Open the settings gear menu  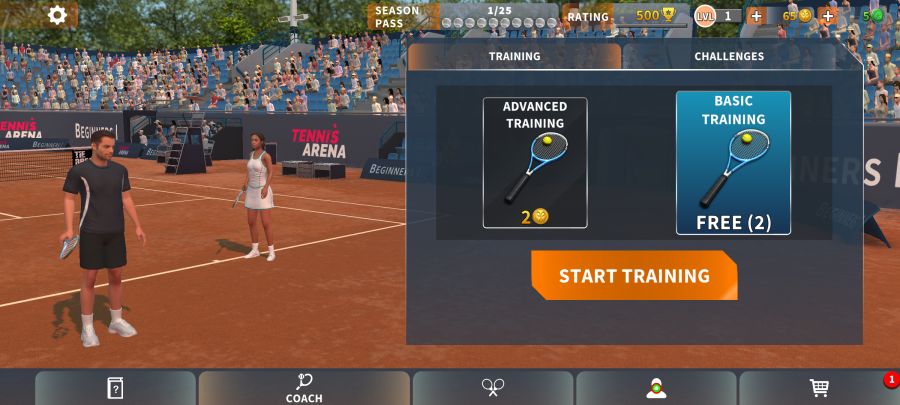[57, 15]
